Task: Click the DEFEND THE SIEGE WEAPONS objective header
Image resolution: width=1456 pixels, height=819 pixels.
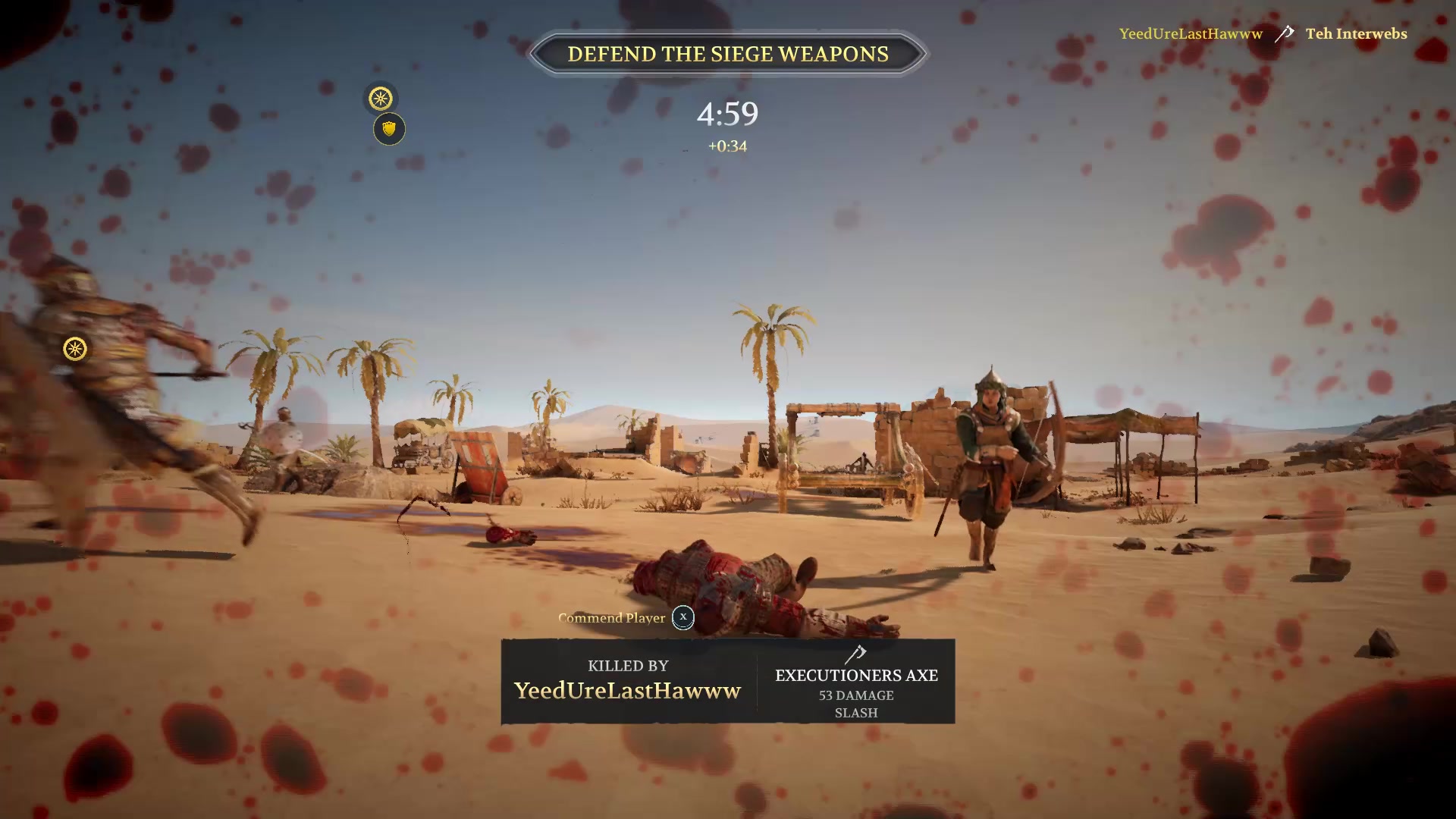Action: pyautogui.click(x=727, y=53)
